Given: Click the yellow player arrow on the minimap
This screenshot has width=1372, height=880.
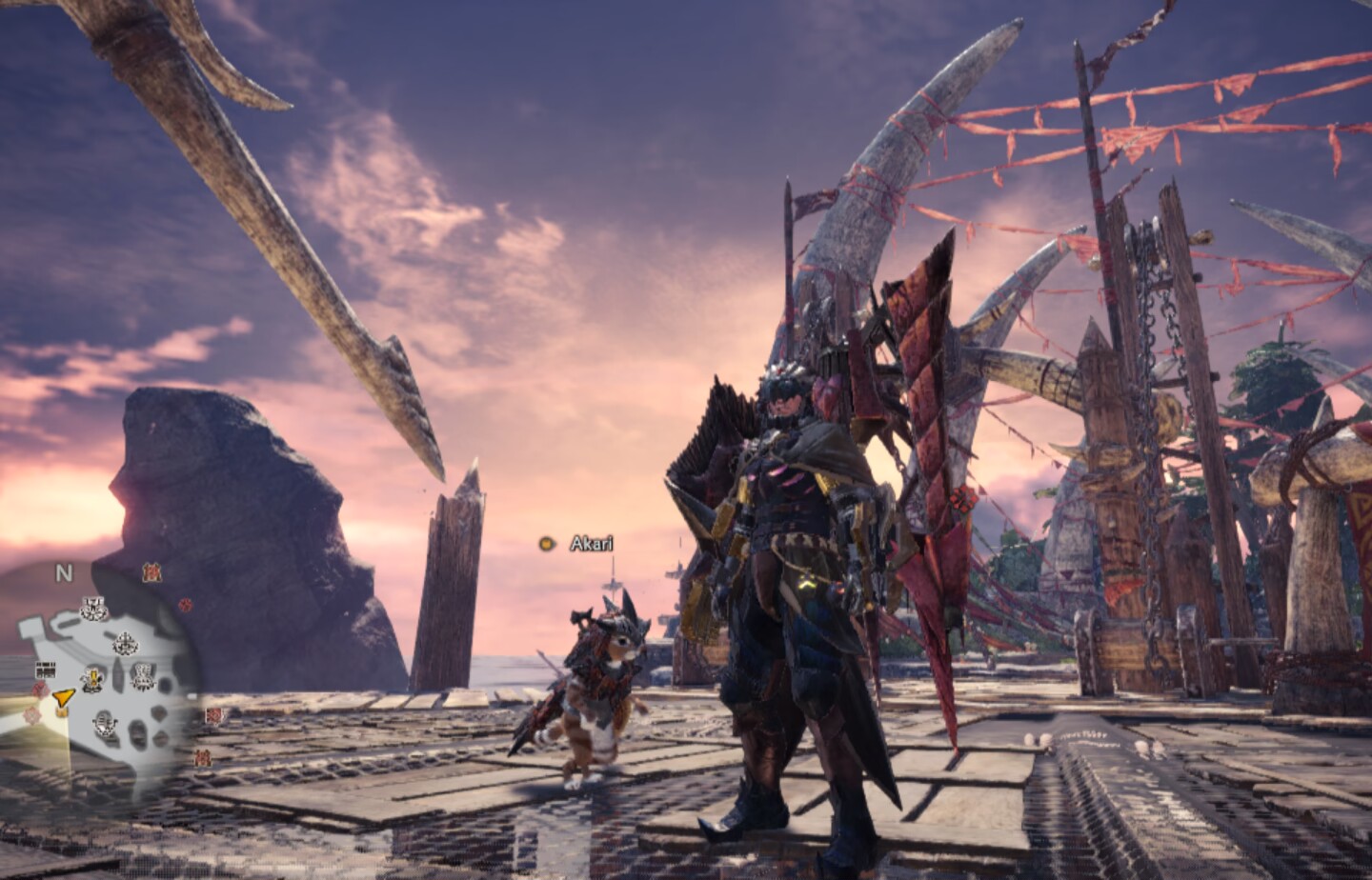Looking at the screenshot, I should 63,700.
